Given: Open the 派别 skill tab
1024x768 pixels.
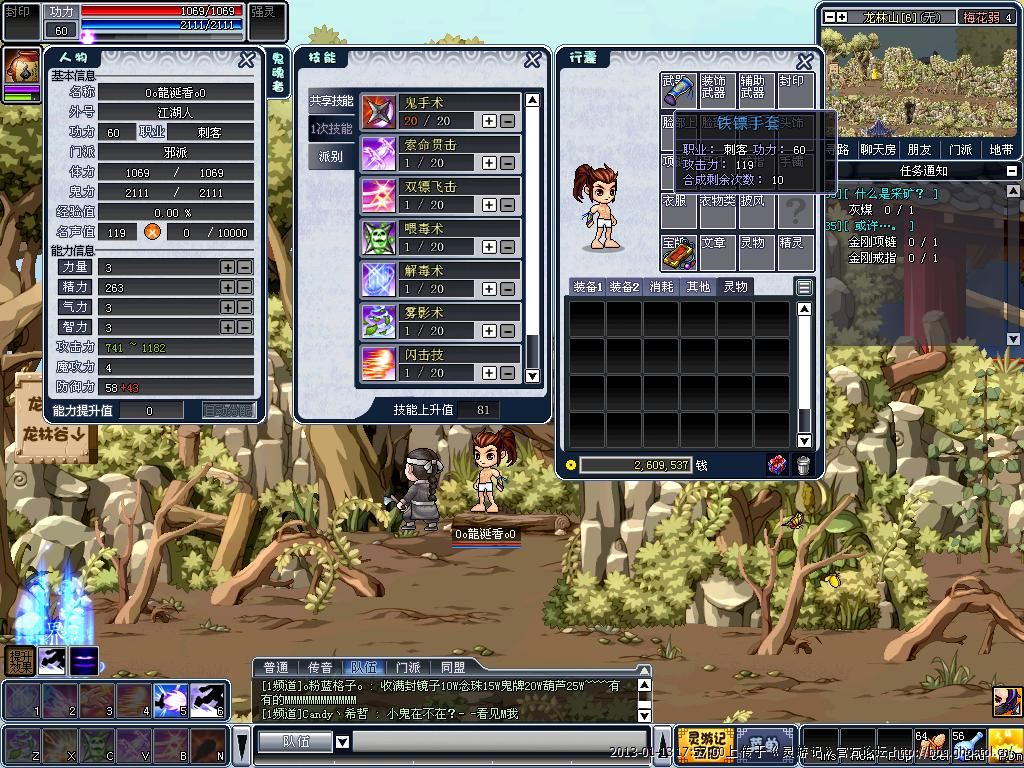Looking at the screenshot, I should 331,157.
